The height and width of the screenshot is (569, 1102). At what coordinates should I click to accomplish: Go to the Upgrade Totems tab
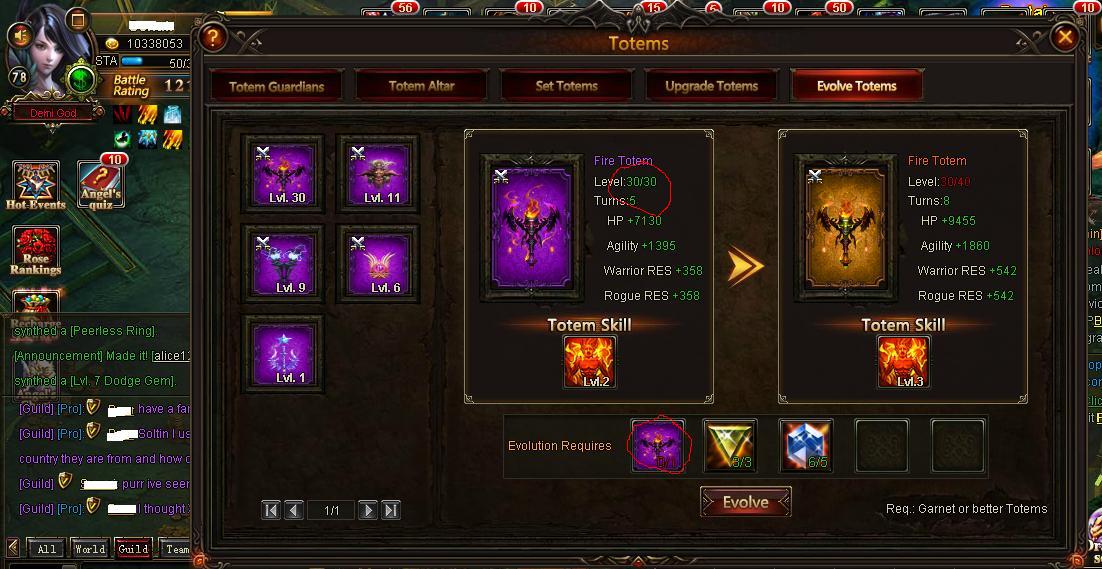point(711,86)
